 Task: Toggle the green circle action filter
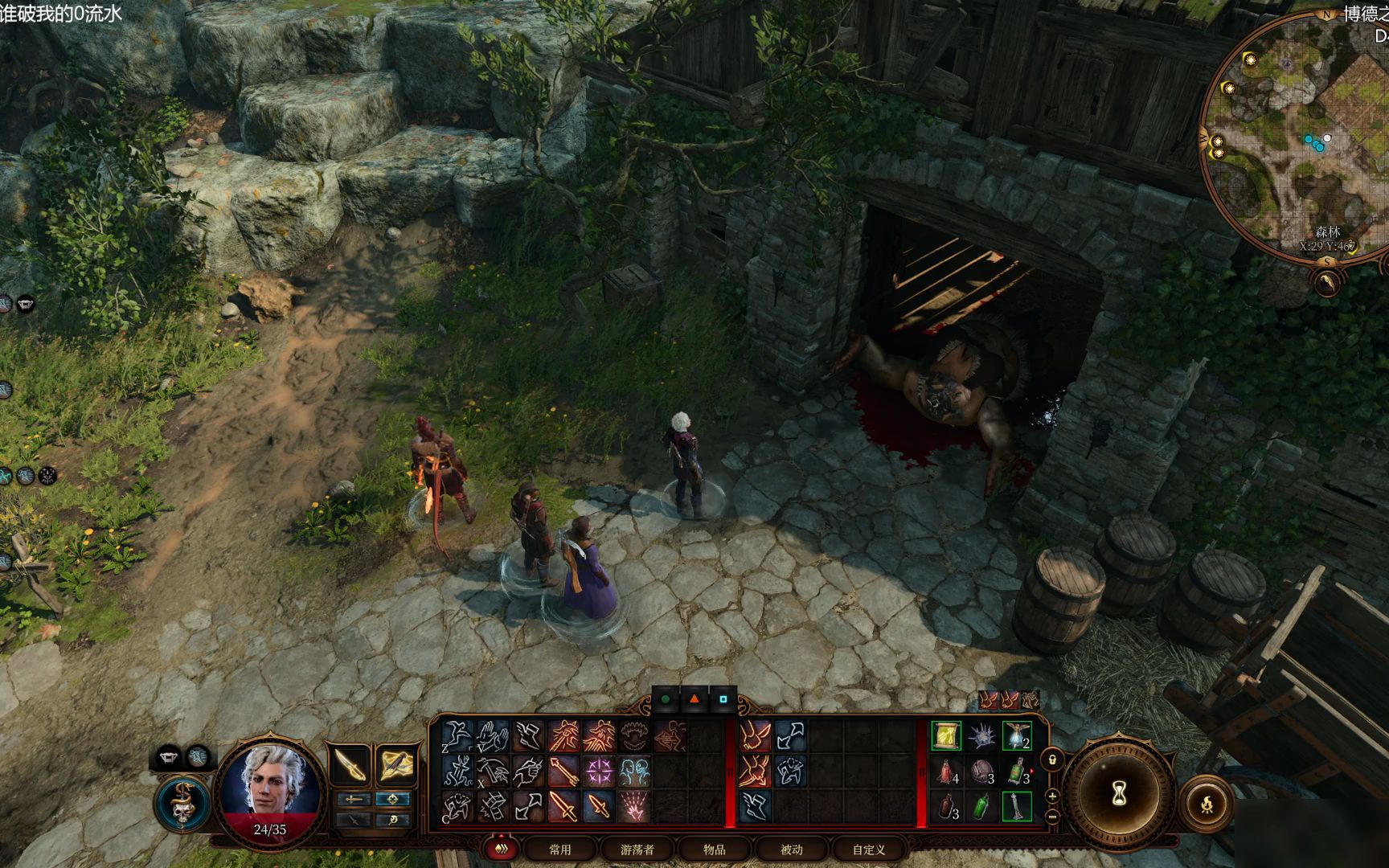[x=665, y=699]
